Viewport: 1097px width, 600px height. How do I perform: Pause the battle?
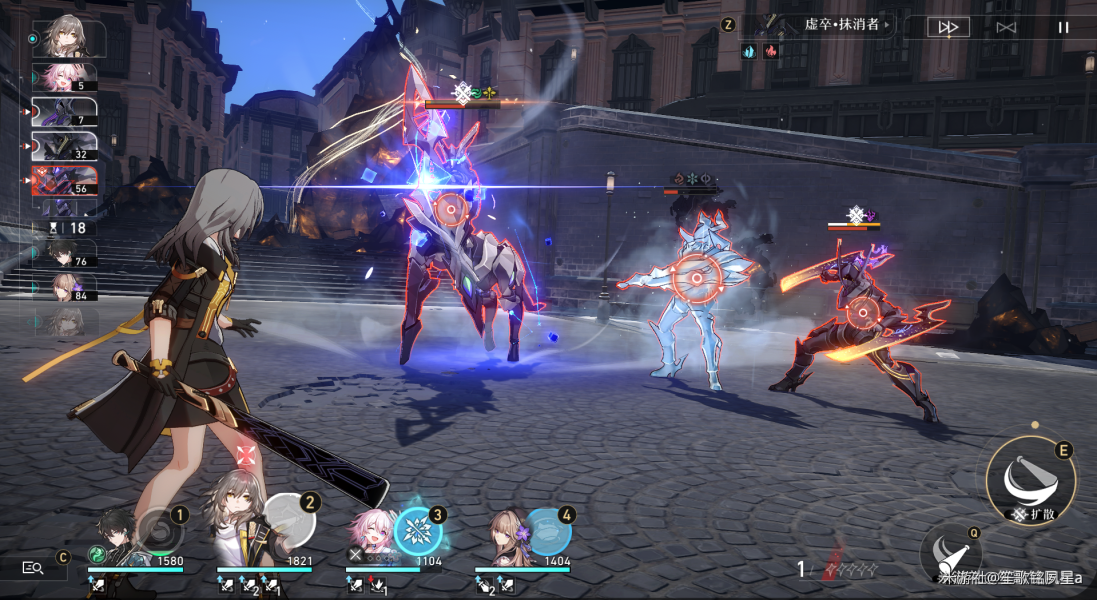click(1063, 27)
